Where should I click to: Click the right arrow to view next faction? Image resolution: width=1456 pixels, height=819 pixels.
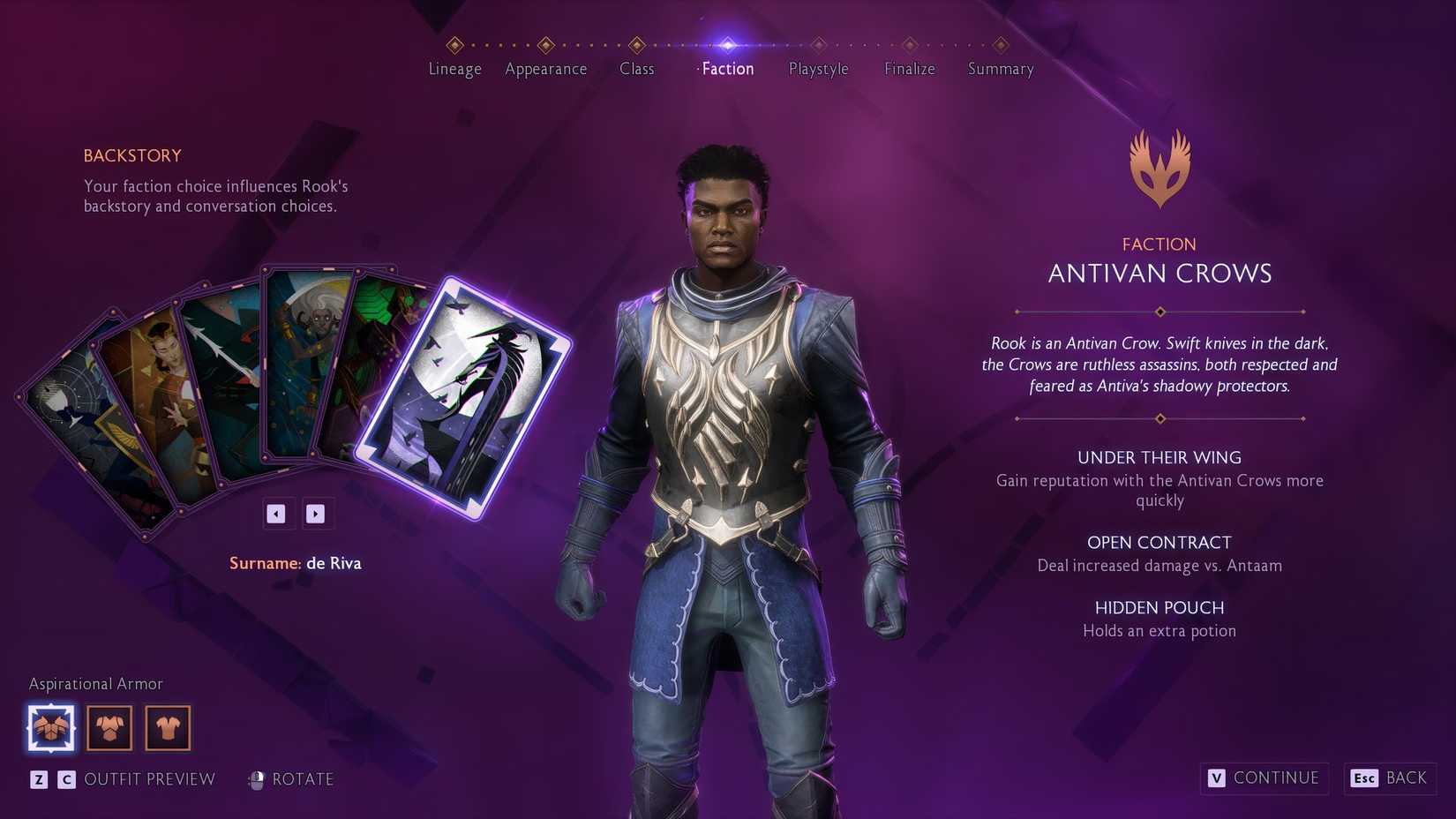[316, 513]
